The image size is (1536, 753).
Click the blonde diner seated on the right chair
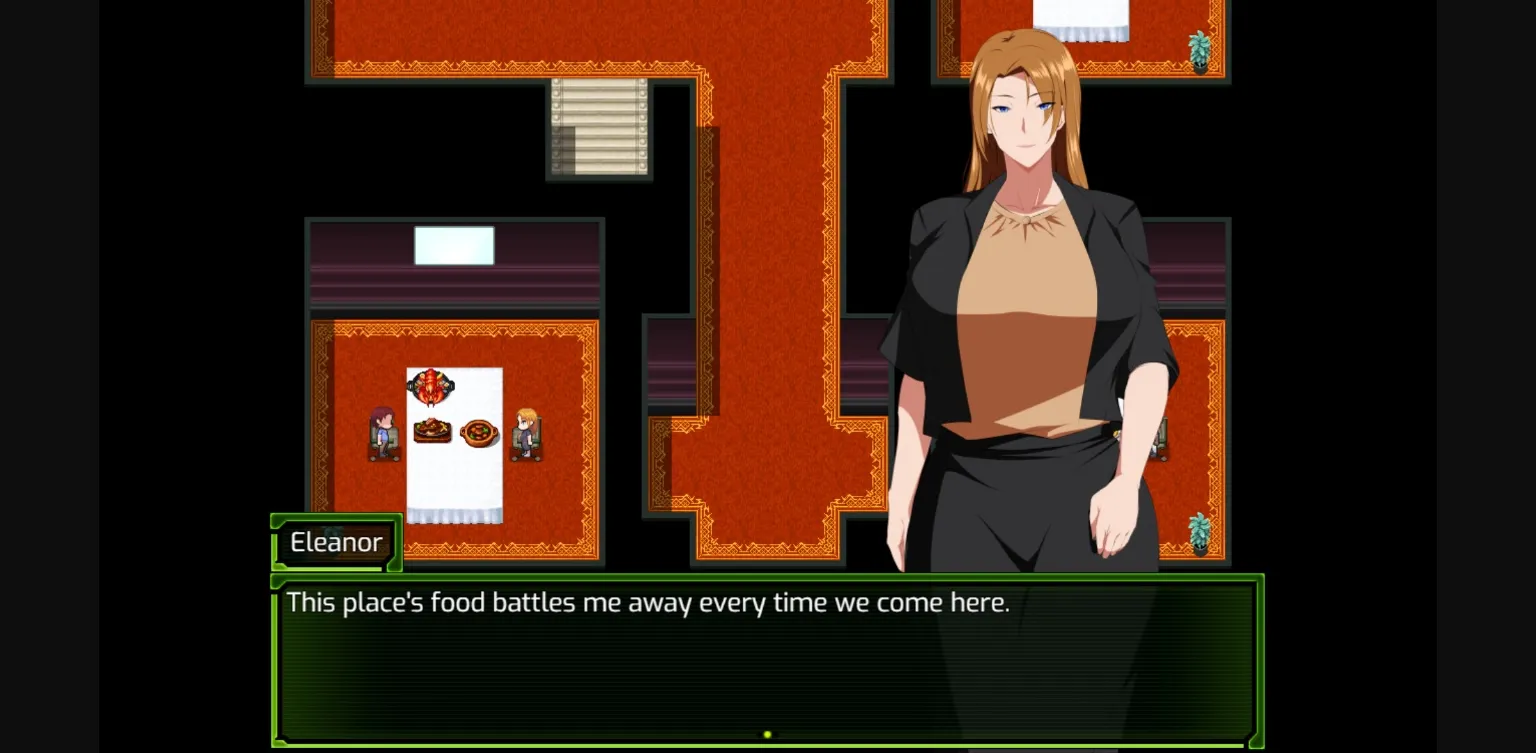[525, 428]
